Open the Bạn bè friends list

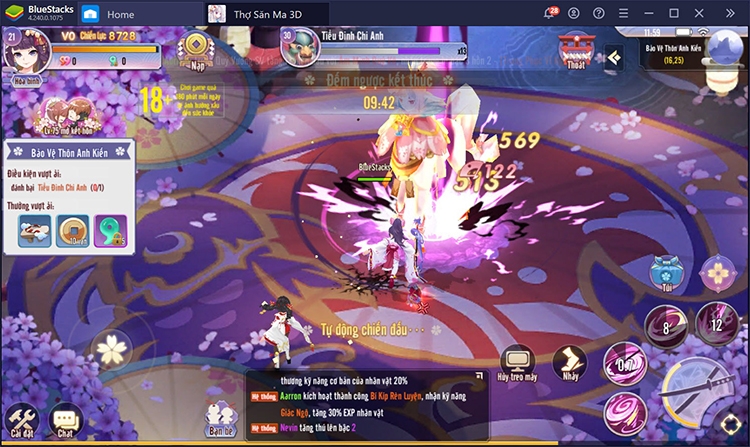coord(221,419)
